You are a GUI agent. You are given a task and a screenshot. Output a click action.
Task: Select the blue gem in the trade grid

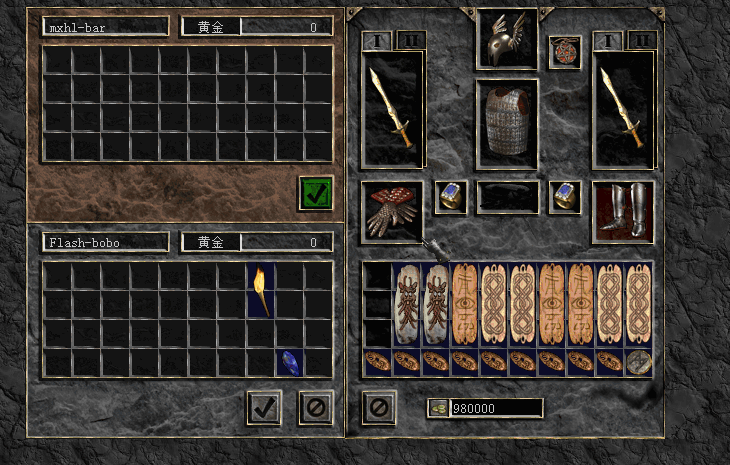(x=289, y=362)
